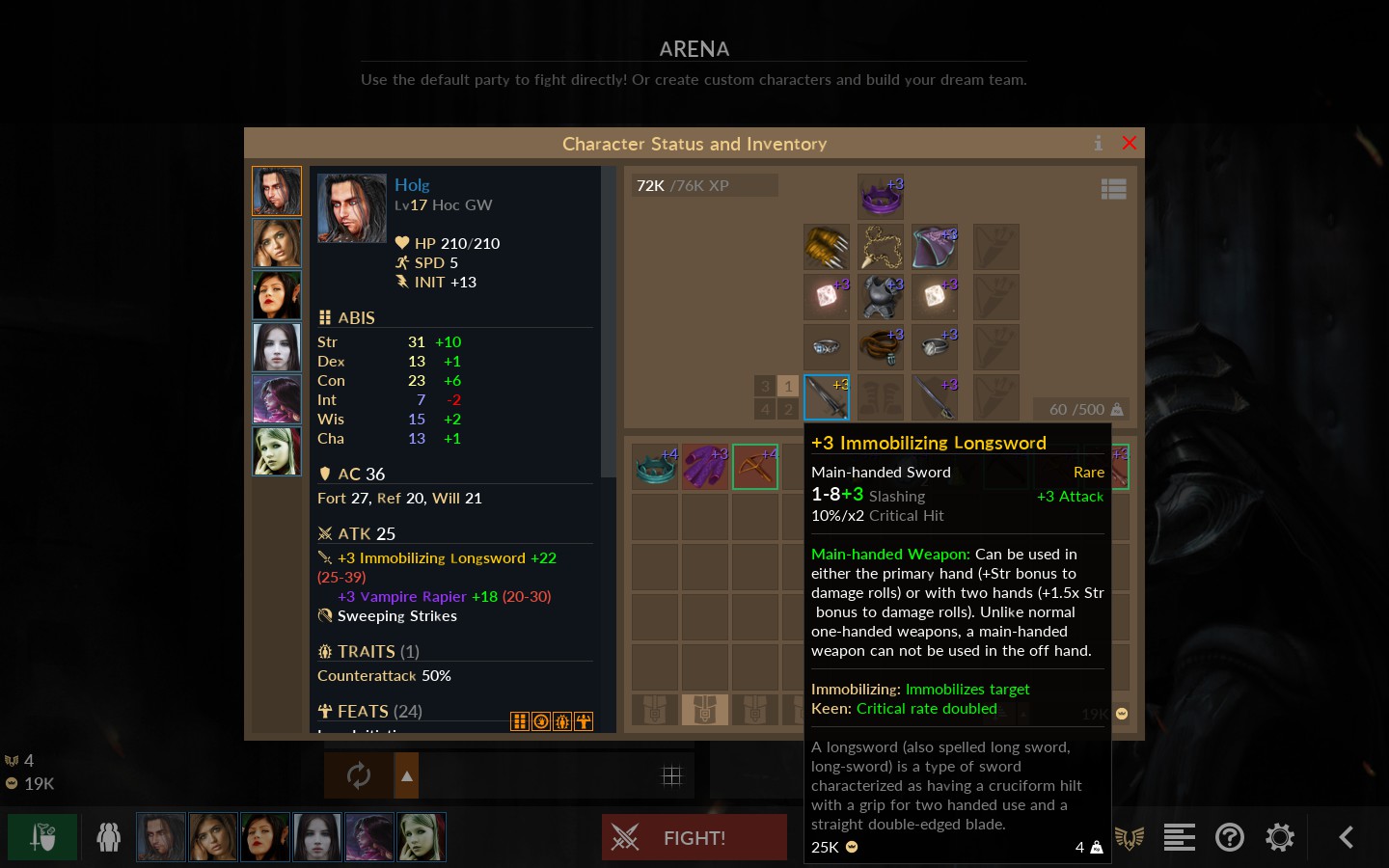Select the equipped +3 Immobilizing Longsword slot

point(827,397)
